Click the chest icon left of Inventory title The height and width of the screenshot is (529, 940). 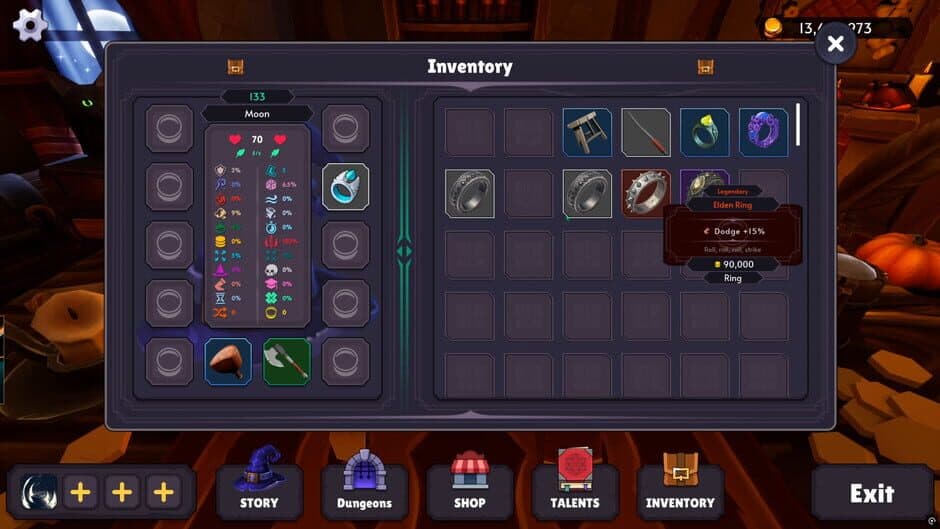click(236, 67)
